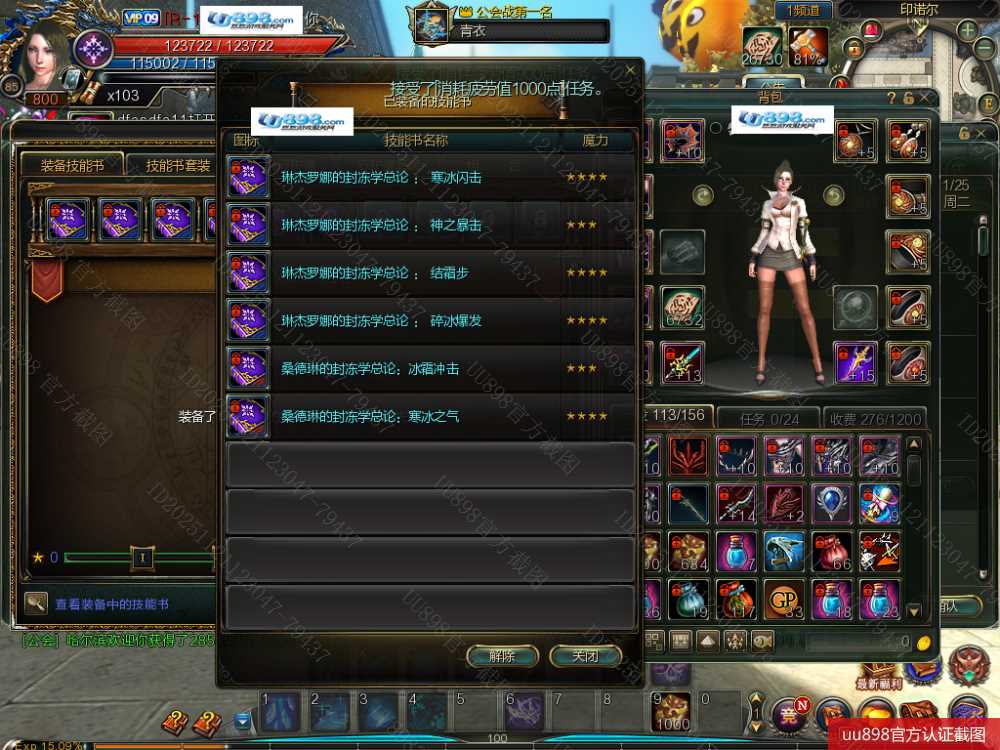This screenshot has width=1000, height=750.
Task: Switch to the 任务 0/24 bag tab
Action: click(769, 418)
